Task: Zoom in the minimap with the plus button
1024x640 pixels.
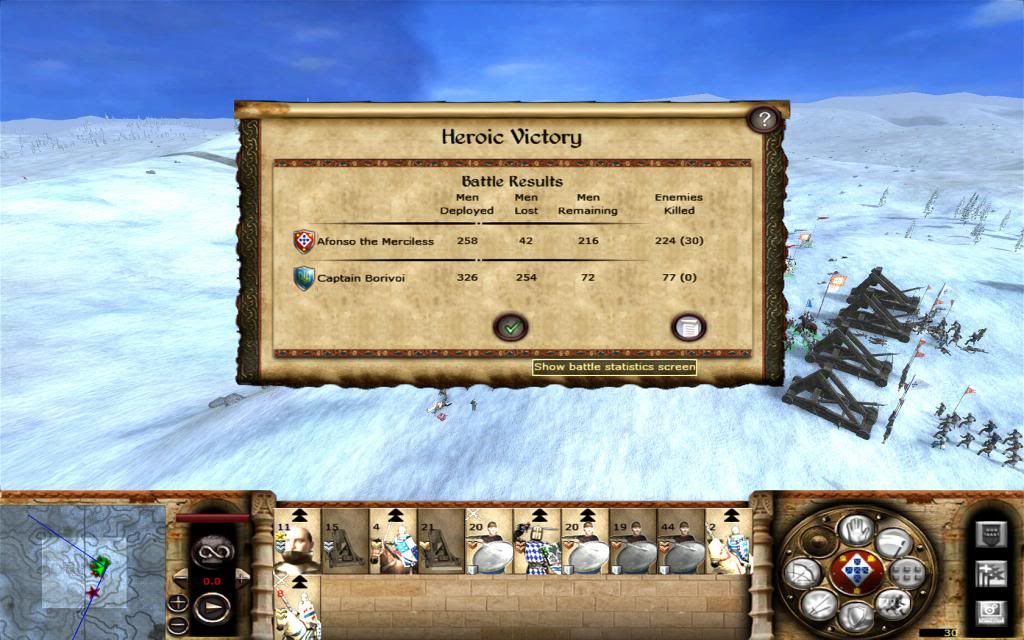Action: pos(177,602)
